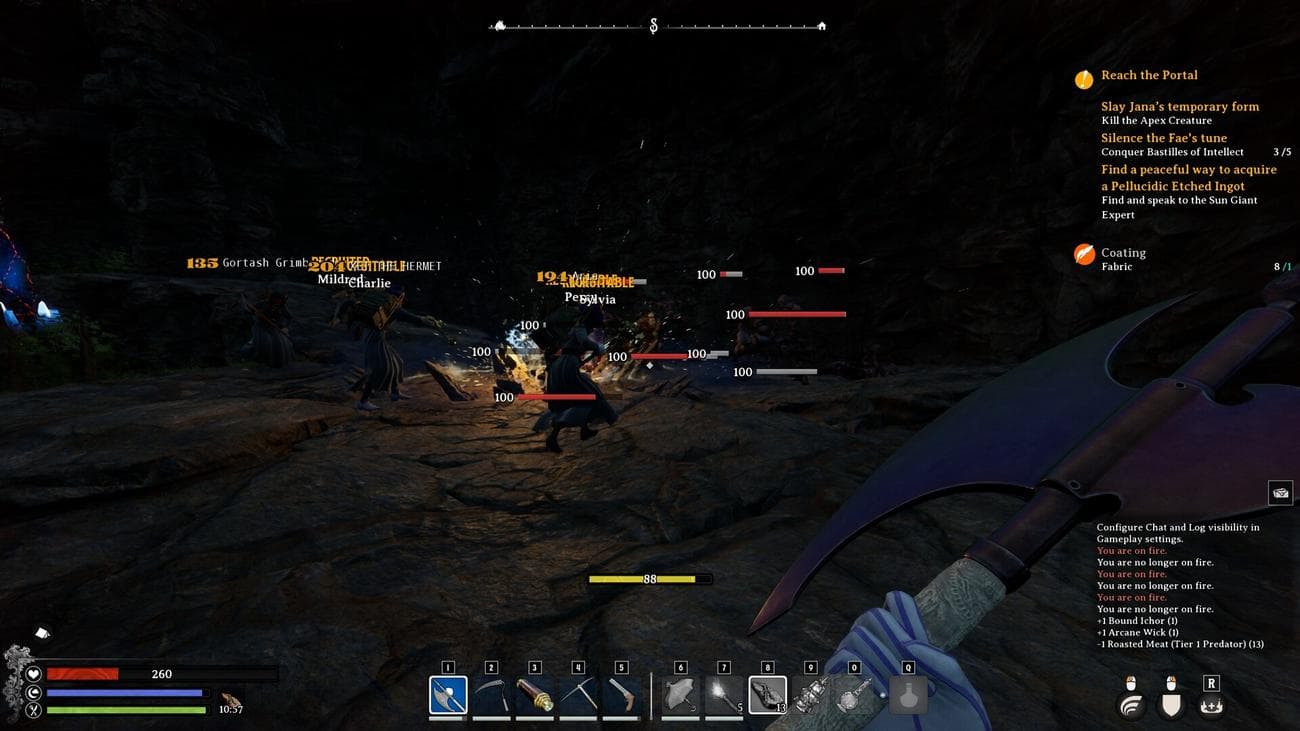The width and height of the screenshot is (1300, 731).
Task: Click the yellow 88 progress bar
Action: [x=650, y=578]
